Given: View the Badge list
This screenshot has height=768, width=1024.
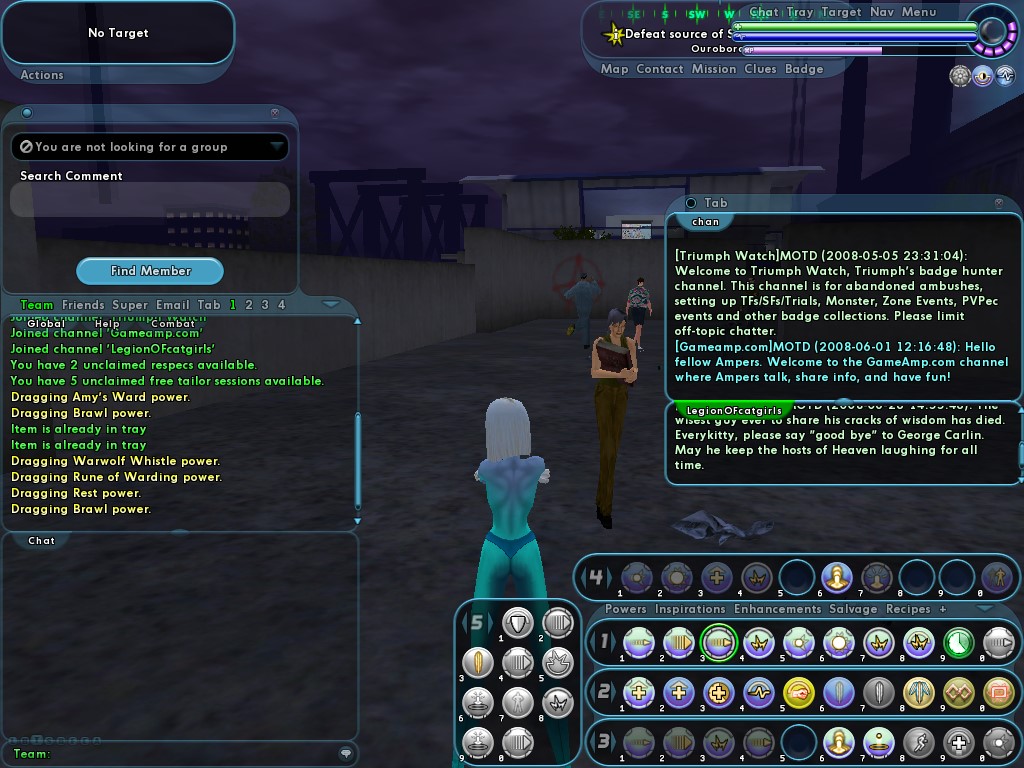Looking at the screenshot, I should pos(804,70).
